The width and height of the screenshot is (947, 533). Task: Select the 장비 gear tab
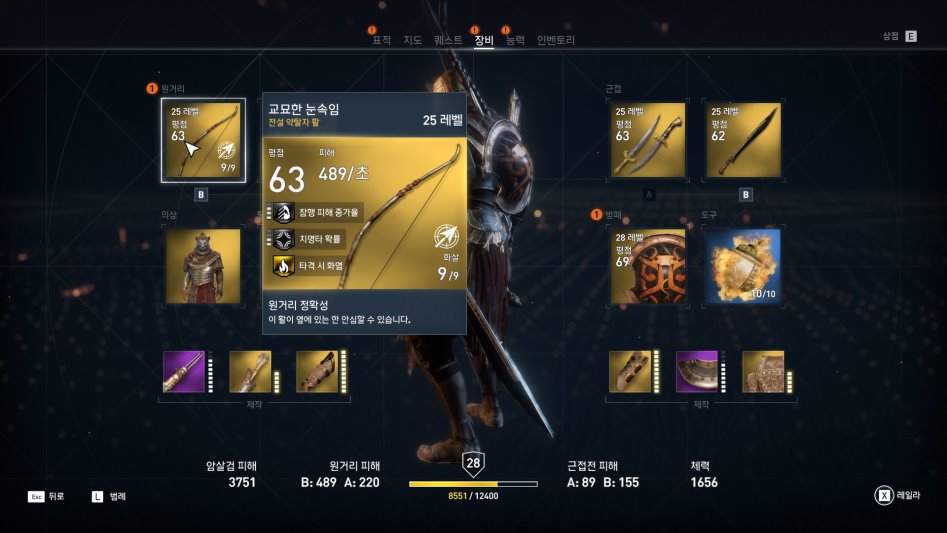pyautogui.click(x=484, y=40)
